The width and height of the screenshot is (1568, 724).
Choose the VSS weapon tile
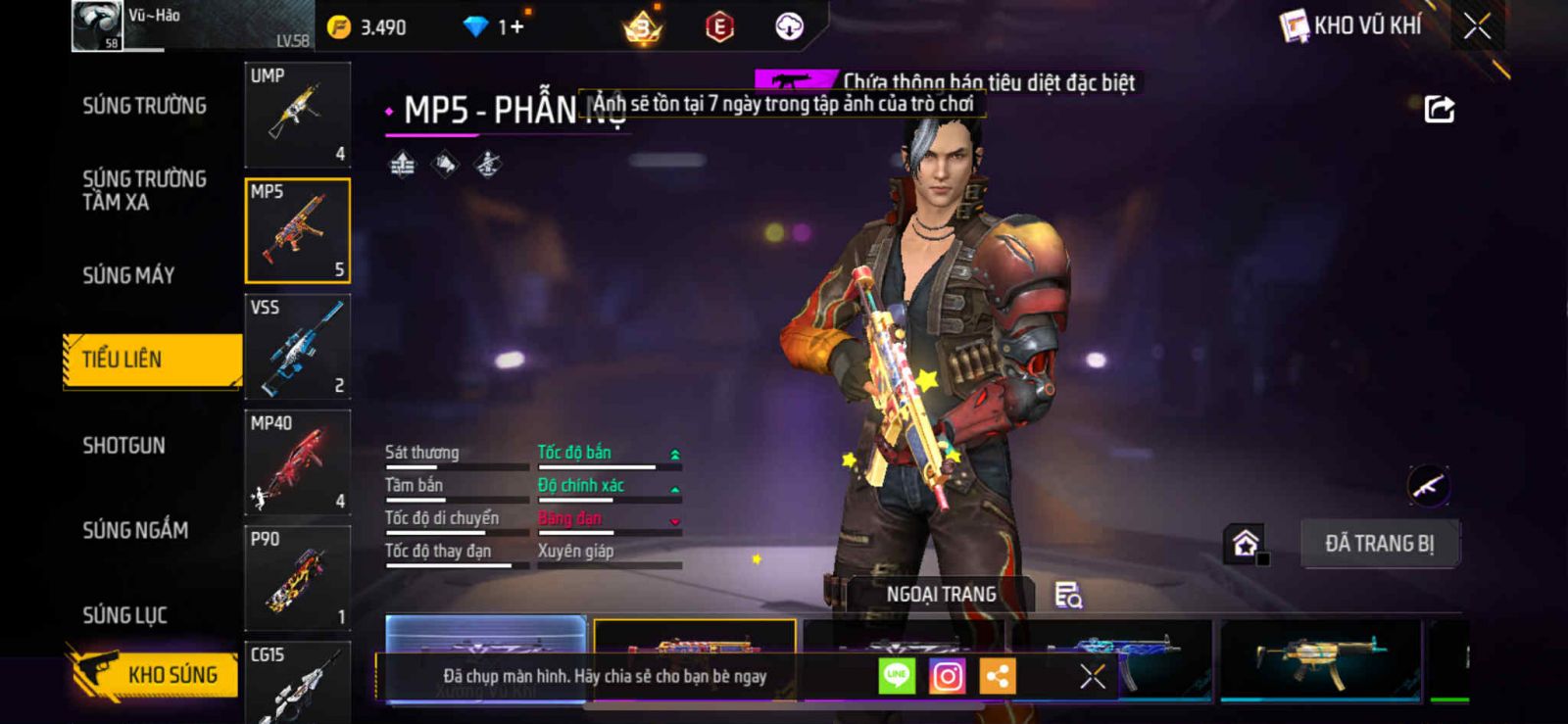point(297,347)
